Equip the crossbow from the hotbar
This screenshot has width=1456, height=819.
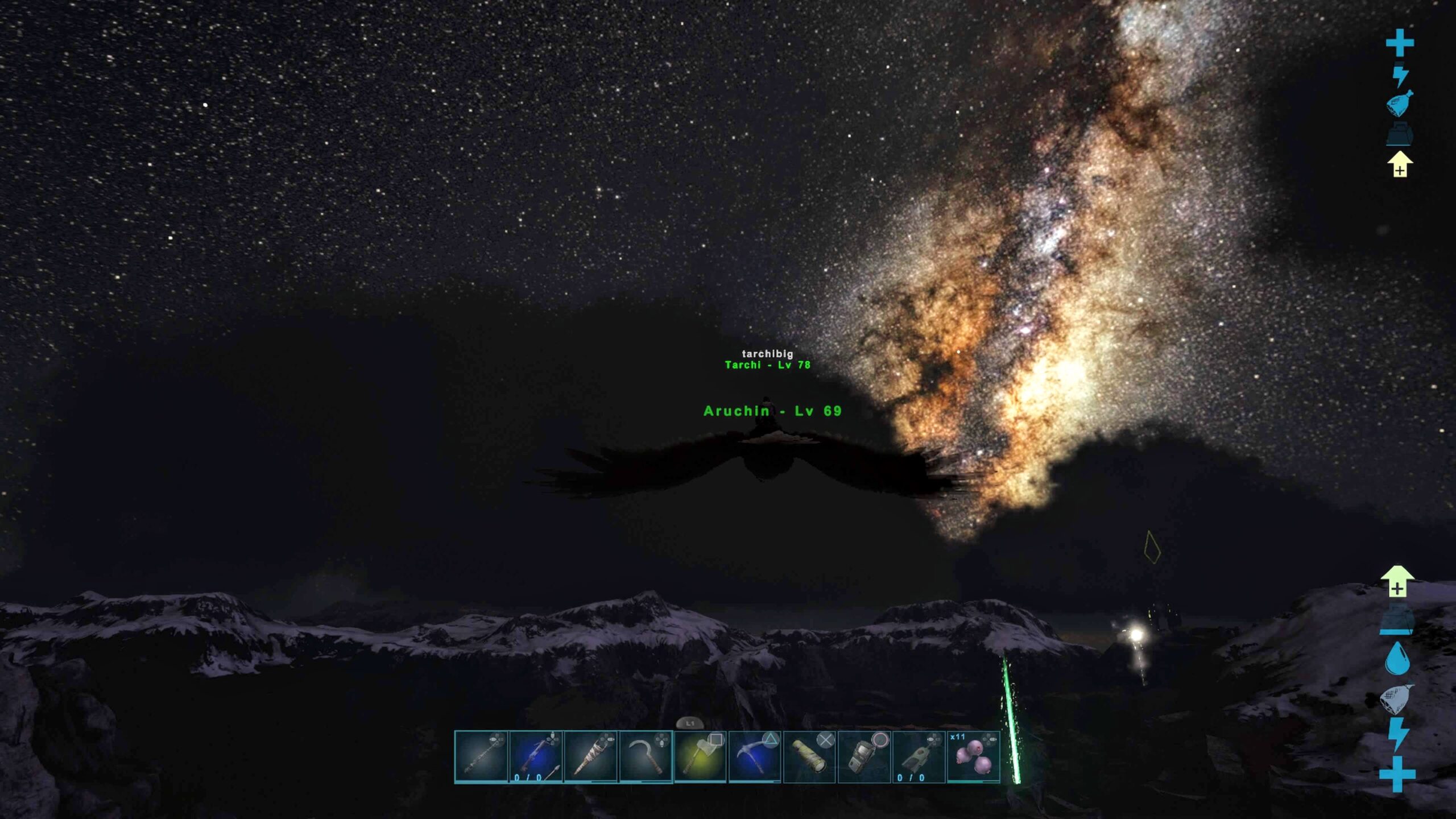point(536,757)
